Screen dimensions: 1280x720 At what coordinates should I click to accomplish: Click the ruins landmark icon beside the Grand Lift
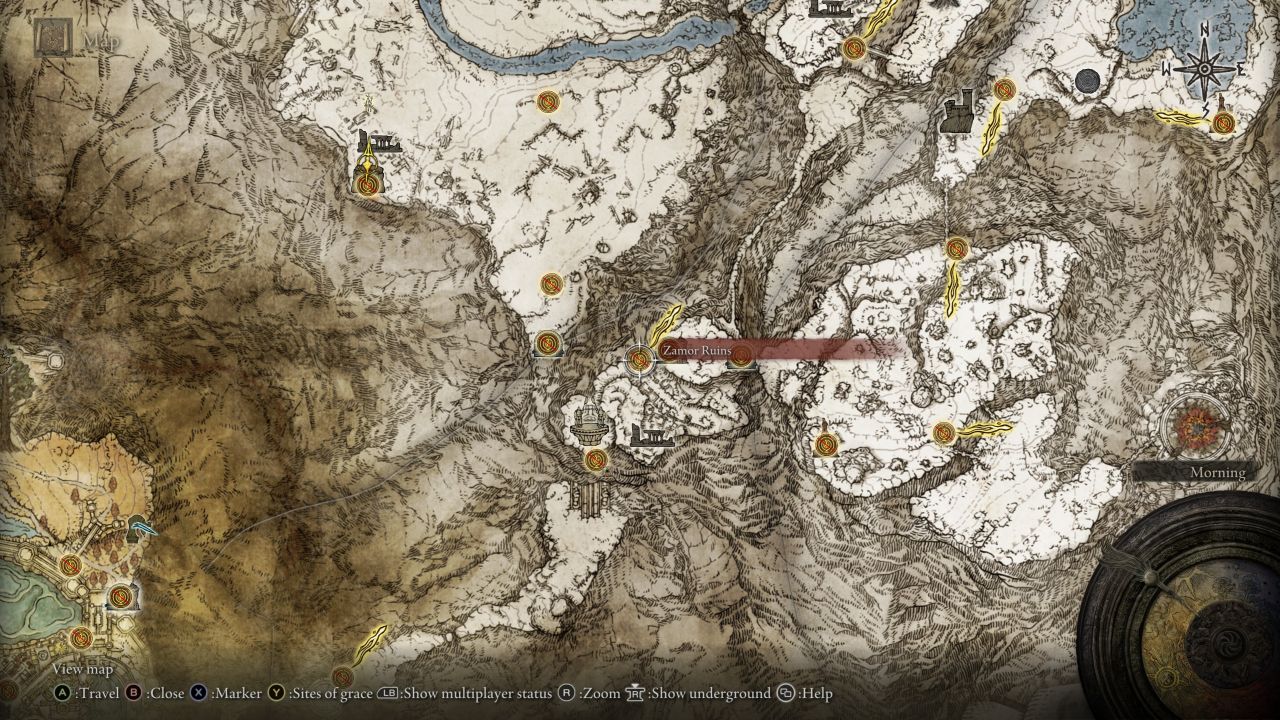651,435
